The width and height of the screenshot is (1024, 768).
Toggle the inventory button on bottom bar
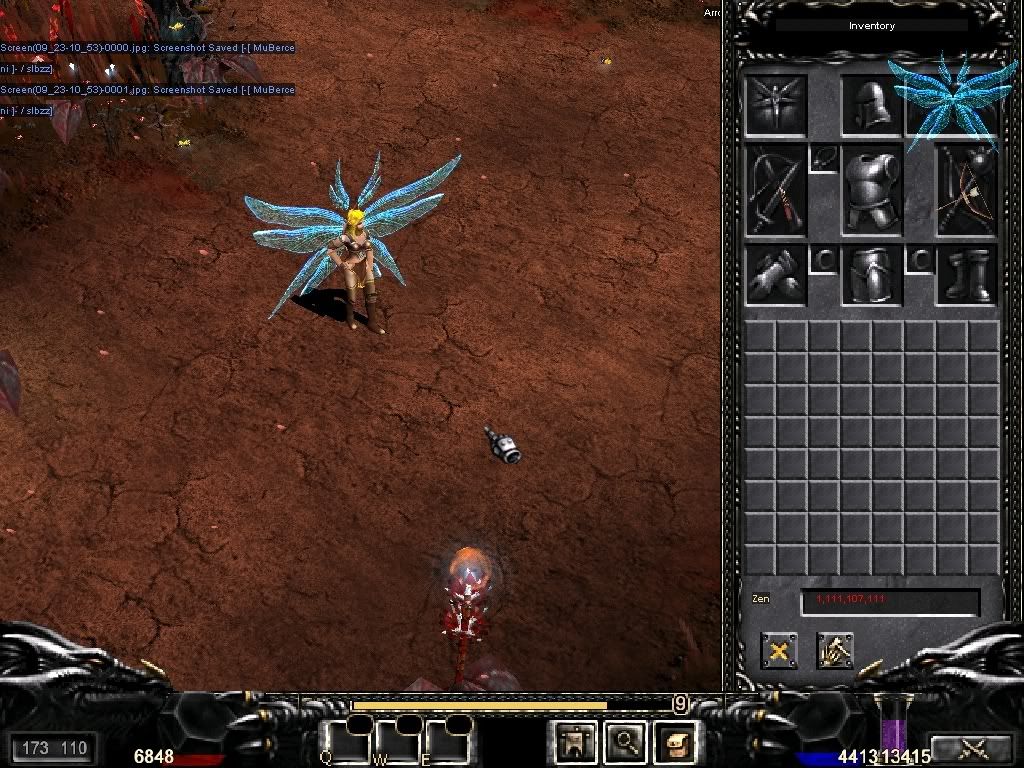[x=675, y=742]
